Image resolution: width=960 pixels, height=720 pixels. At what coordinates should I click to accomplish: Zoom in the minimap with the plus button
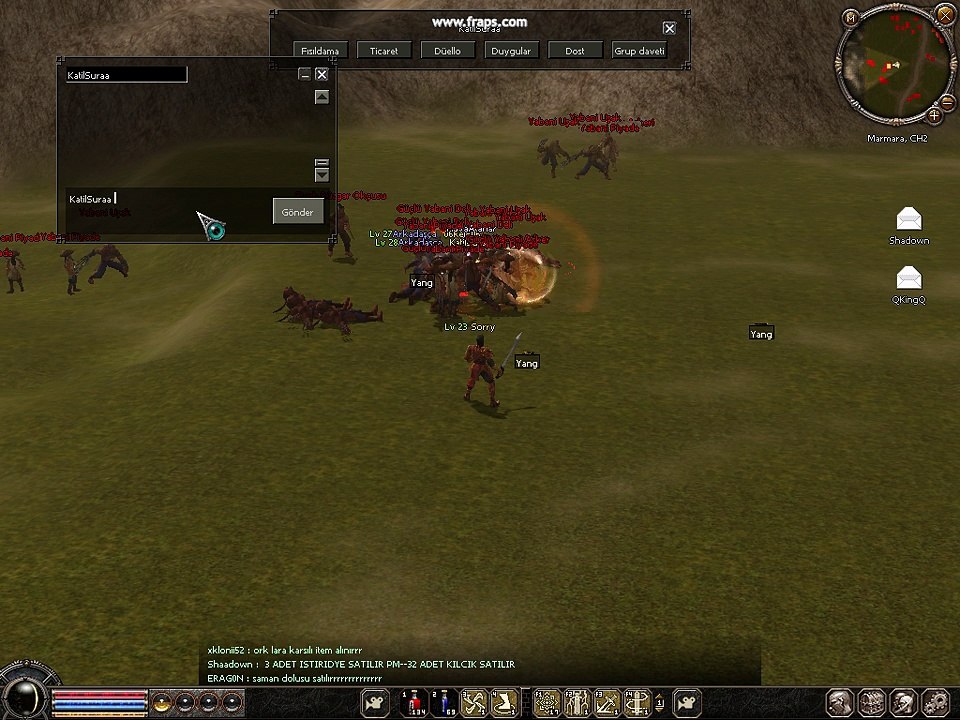click(x=935, y=115)
